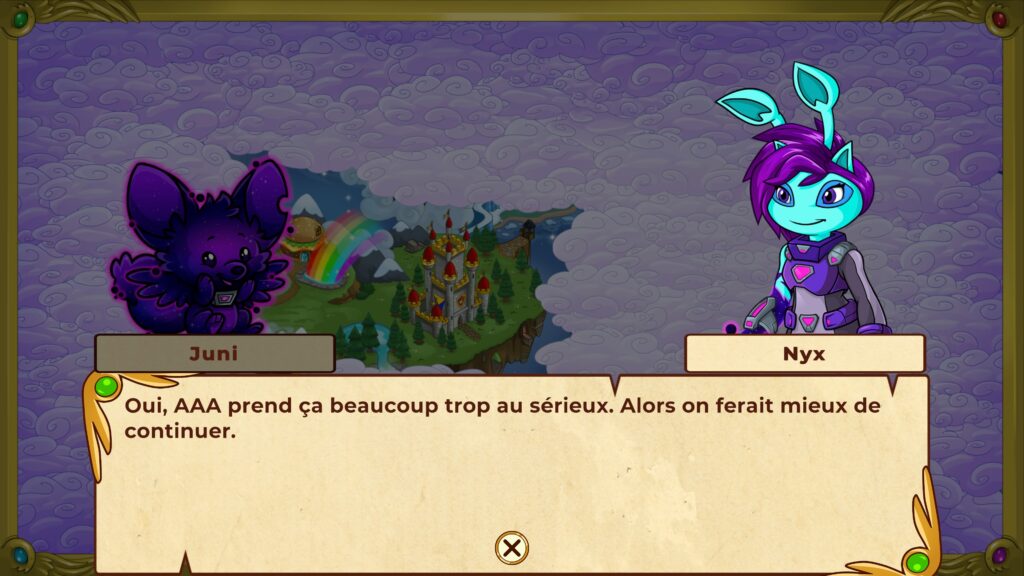Close the dialogue with the X button
The height and width of the screenshot is (576, 1024).
(511, 547)
